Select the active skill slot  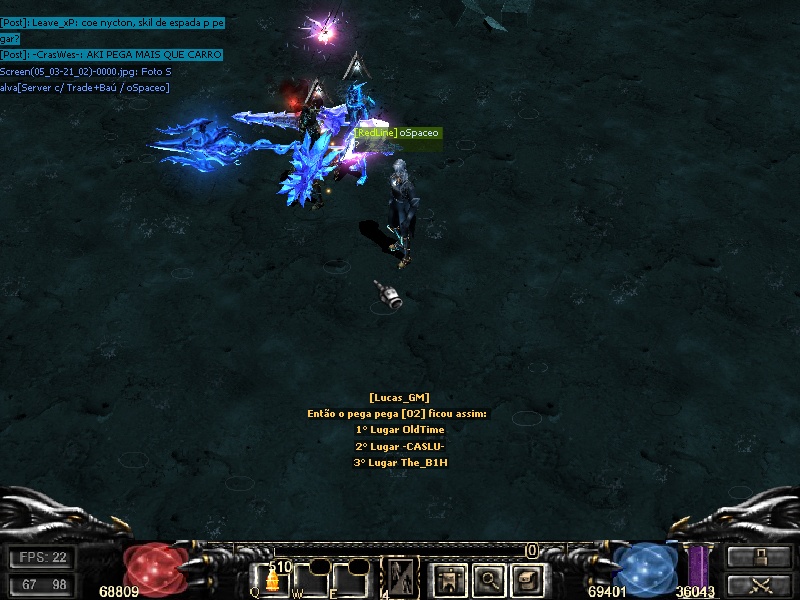(x=401, y=577)
